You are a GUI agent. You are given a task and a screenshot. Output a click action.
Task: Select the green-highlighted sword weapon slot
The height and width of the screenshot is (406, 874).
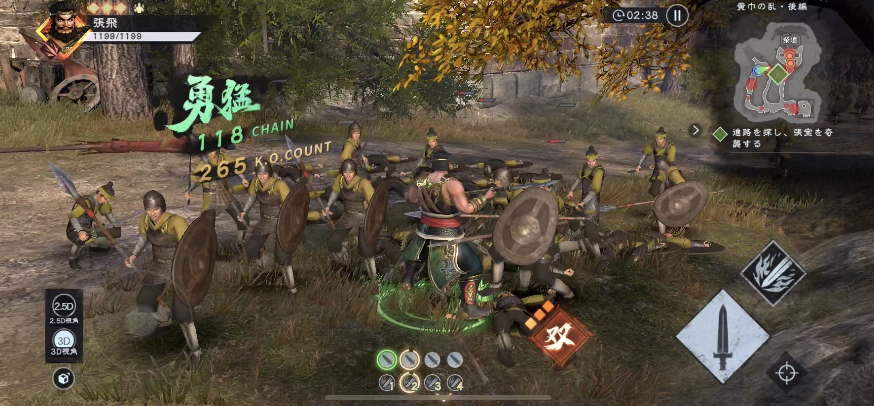tap(387, 359)
